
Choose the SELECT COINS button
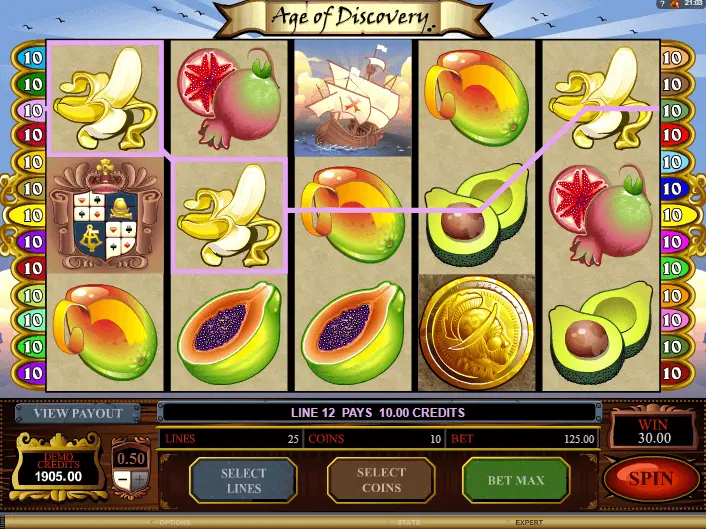pos(381,480)
